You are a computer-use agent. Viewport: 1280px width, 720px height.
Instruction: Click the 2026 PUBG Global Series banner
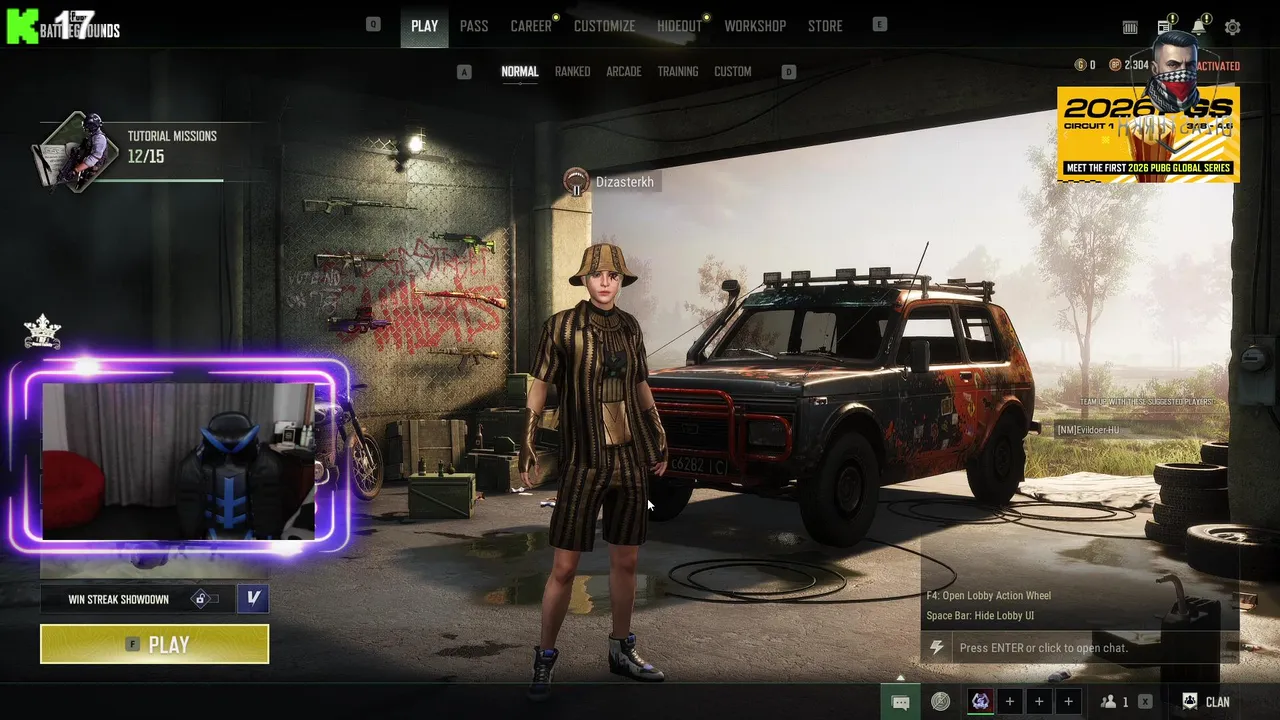point(1148,135)
